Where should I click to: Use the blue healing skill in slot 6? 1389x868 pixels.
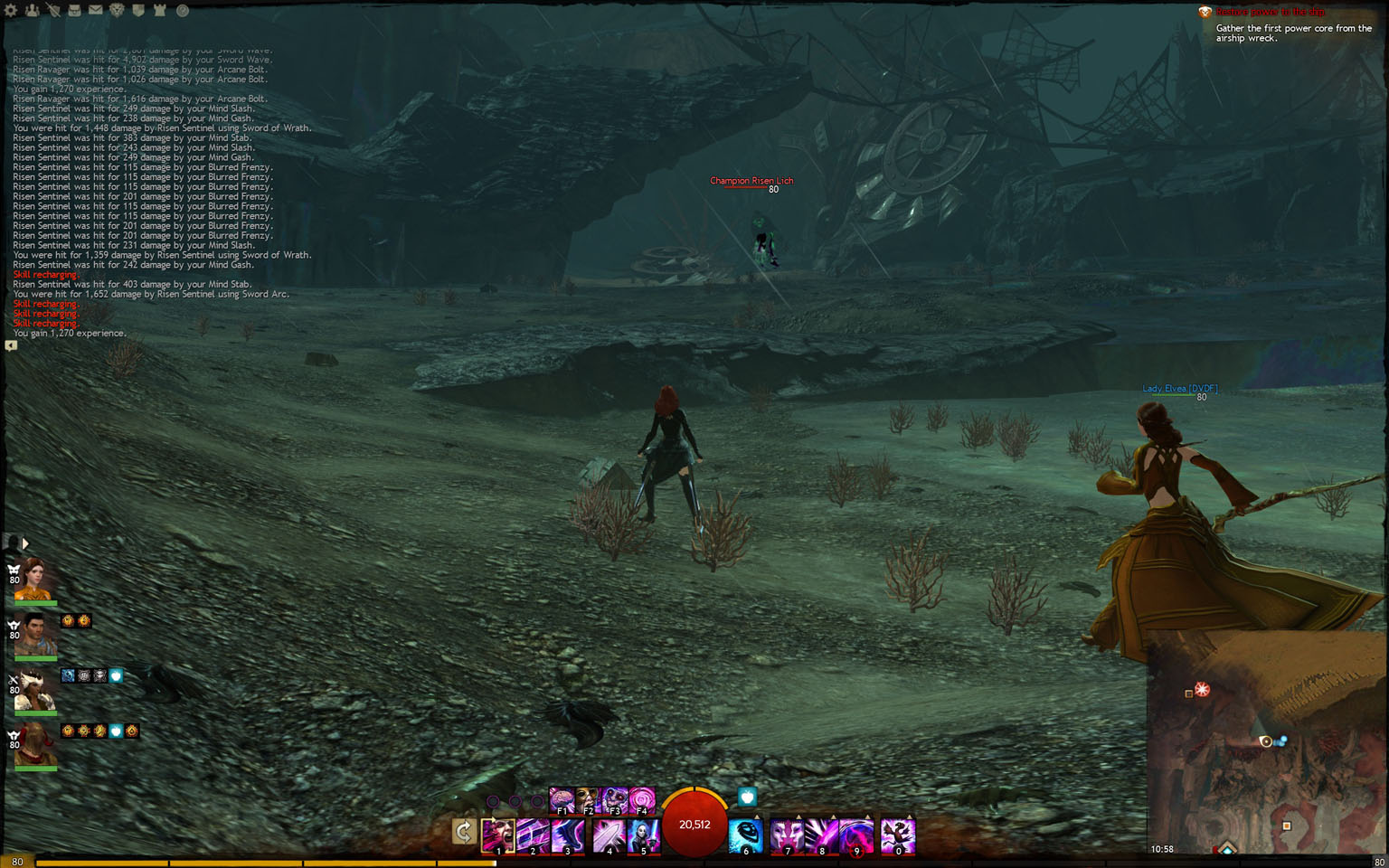tap(746, 836)
